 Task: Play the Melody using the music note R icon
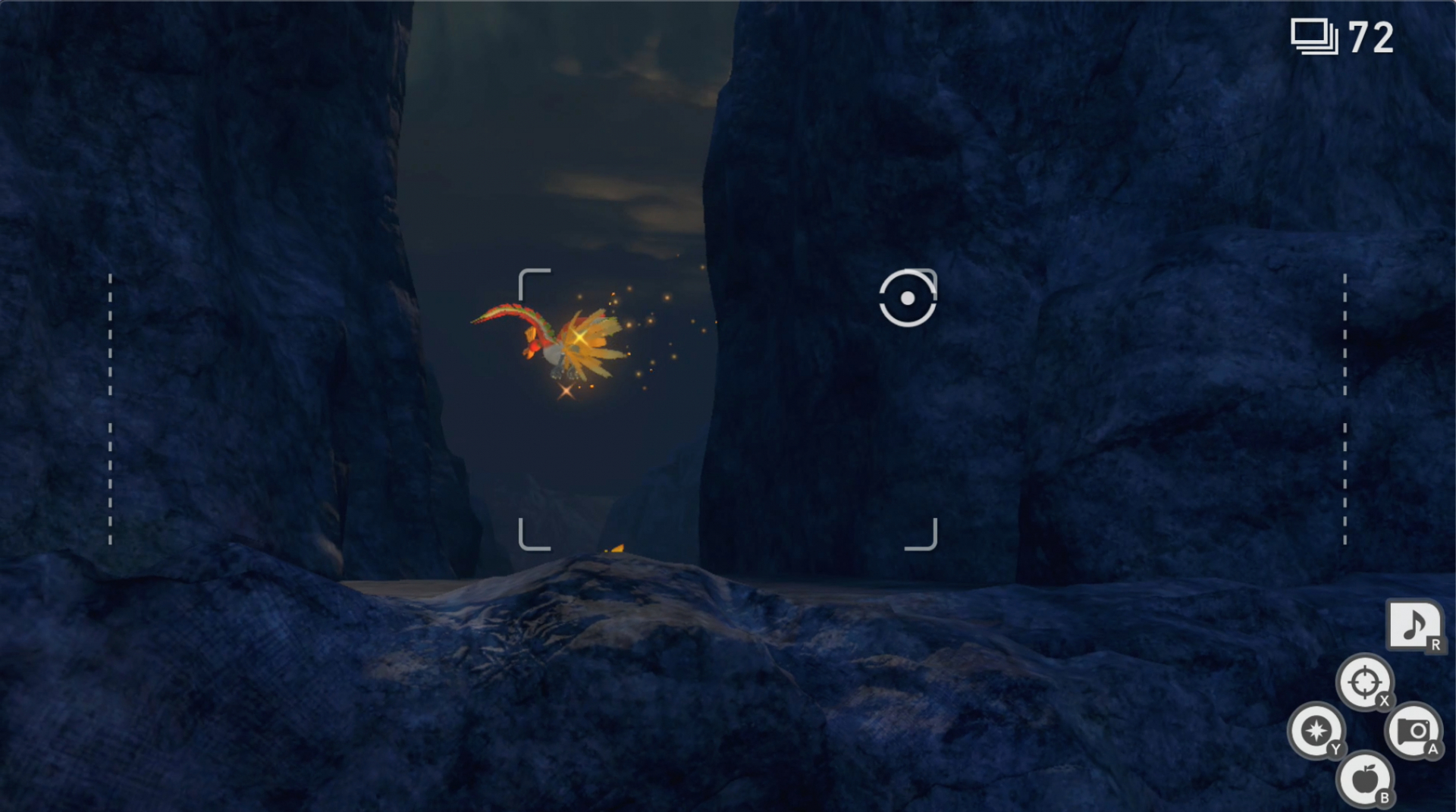[1417, 626]
